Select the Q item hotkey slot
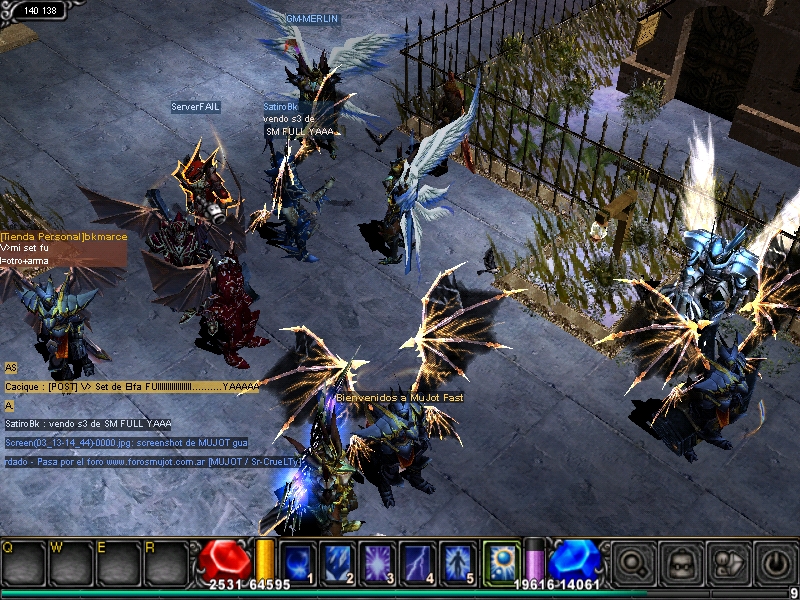Viewport: 800px width, 600px height. pos(22,563)
